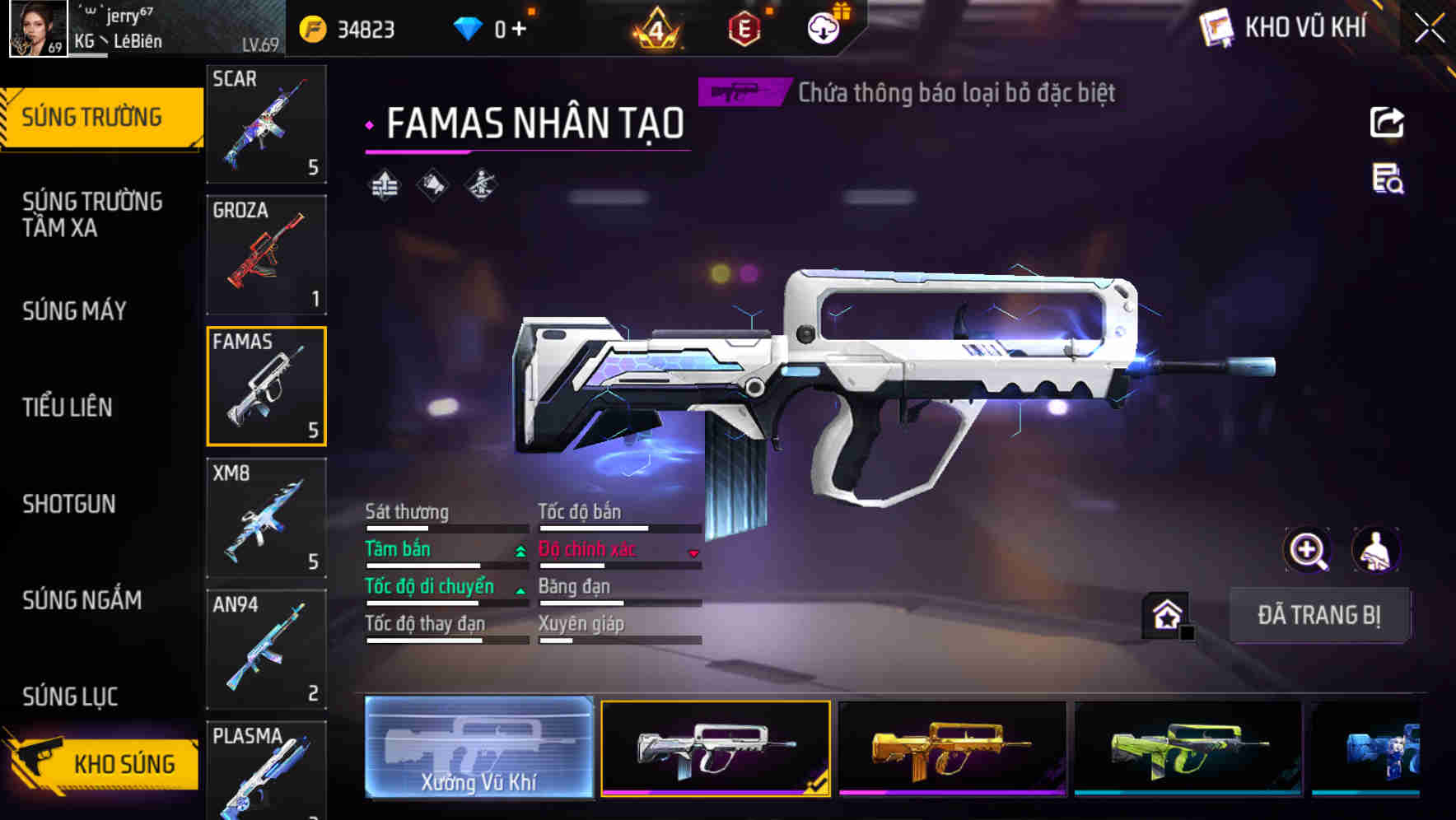Open the Súng Máy category
Screen dimensions: 1456x820
point(75,310)
